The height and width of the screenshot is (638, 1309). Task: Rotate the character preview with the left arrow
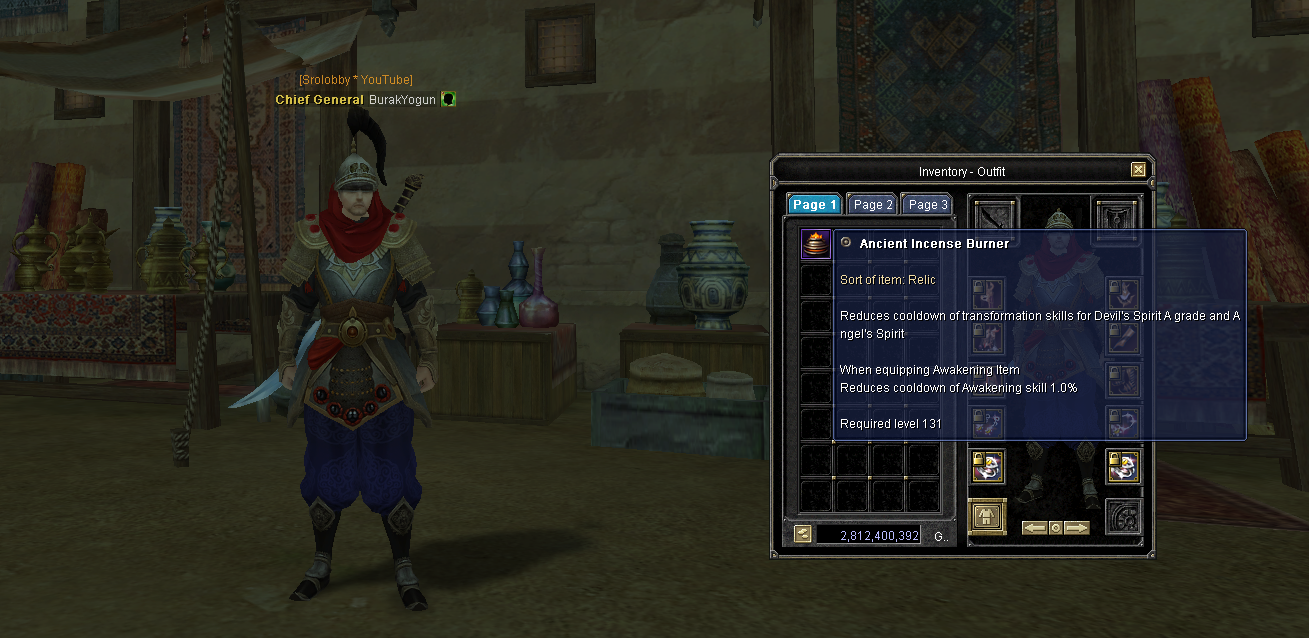[x=1033, y=527]
